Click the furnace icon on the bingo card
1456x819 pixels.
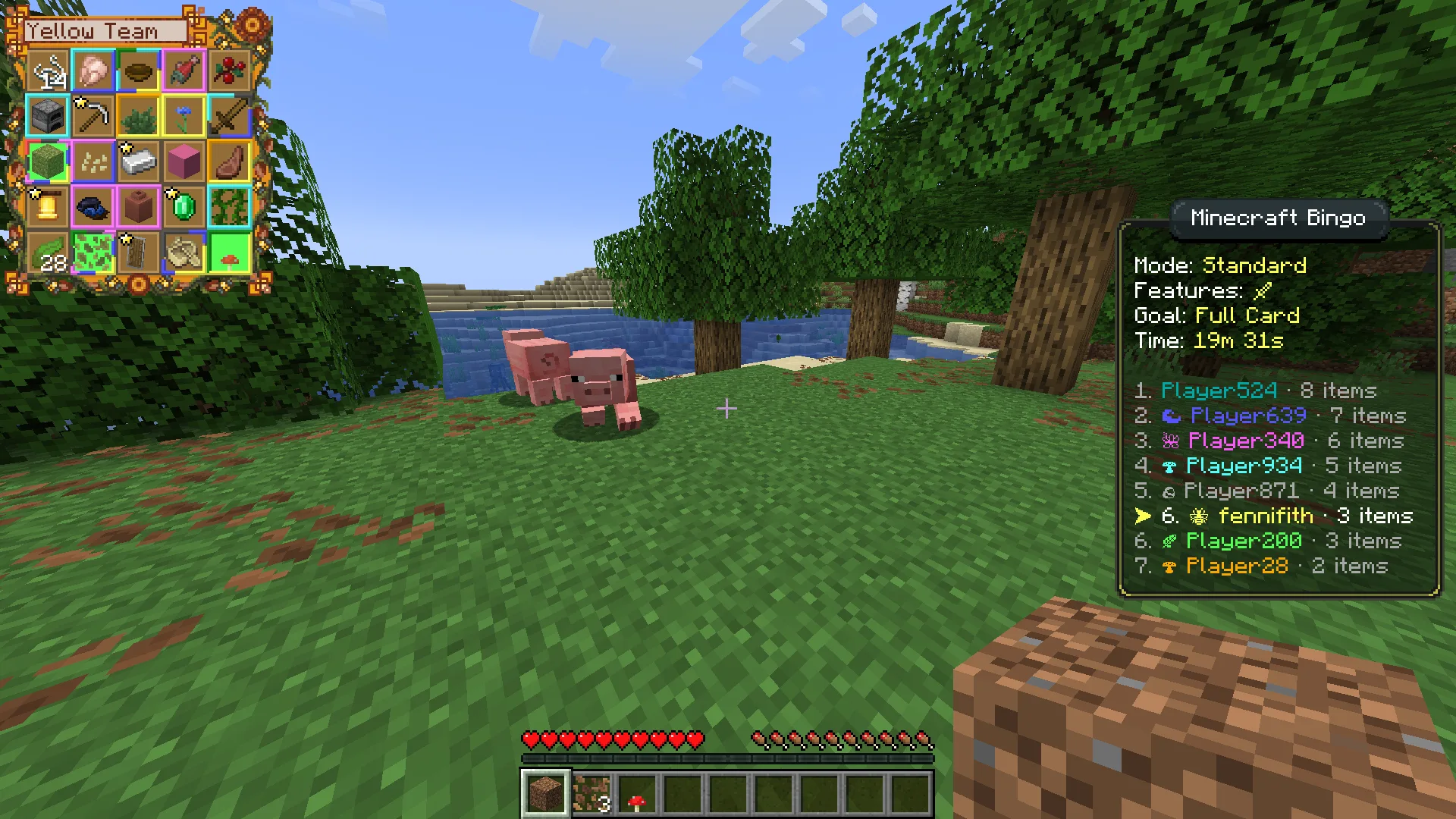point(47,115)
